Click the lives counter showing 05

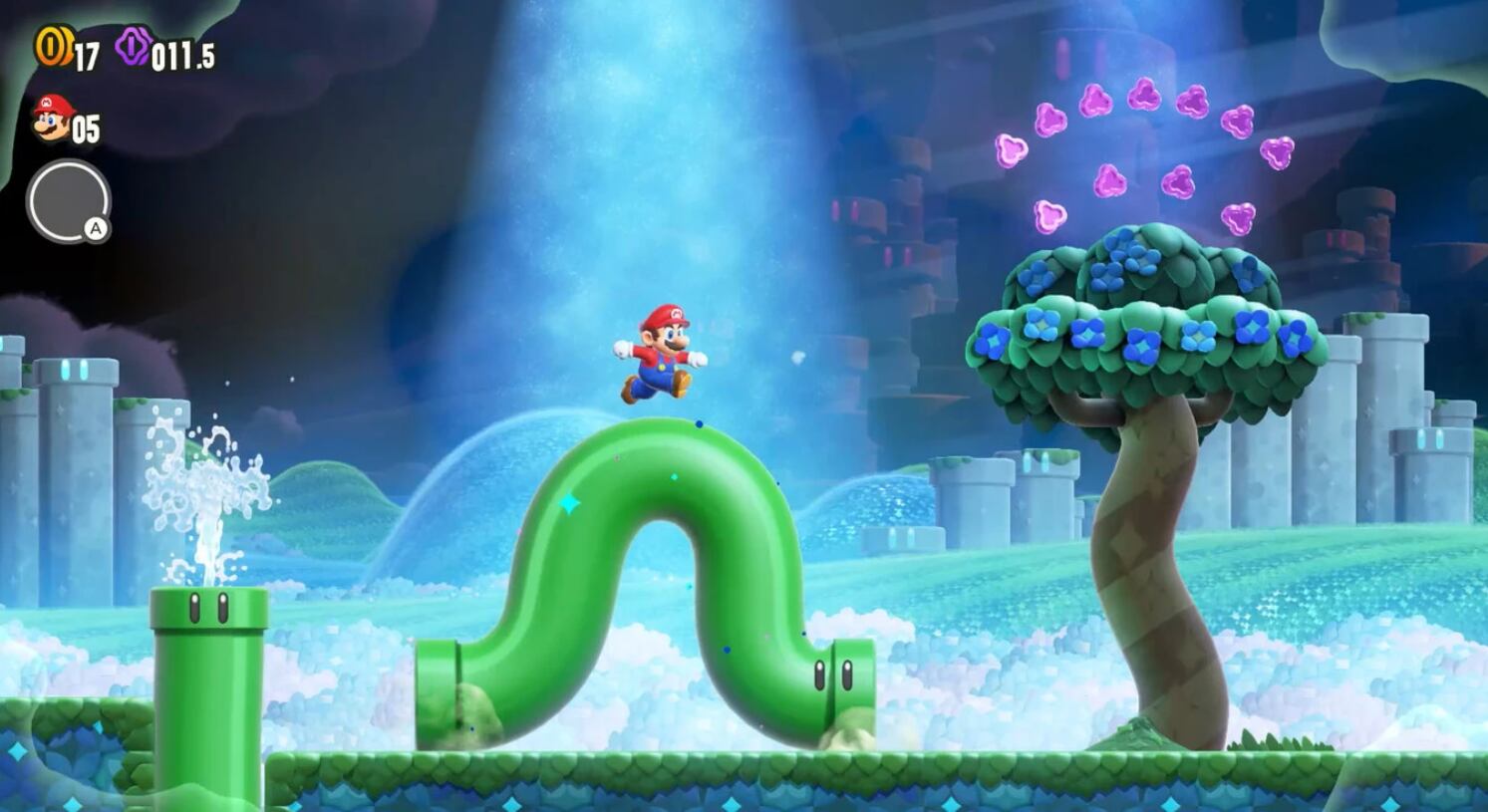click(88, 128)
